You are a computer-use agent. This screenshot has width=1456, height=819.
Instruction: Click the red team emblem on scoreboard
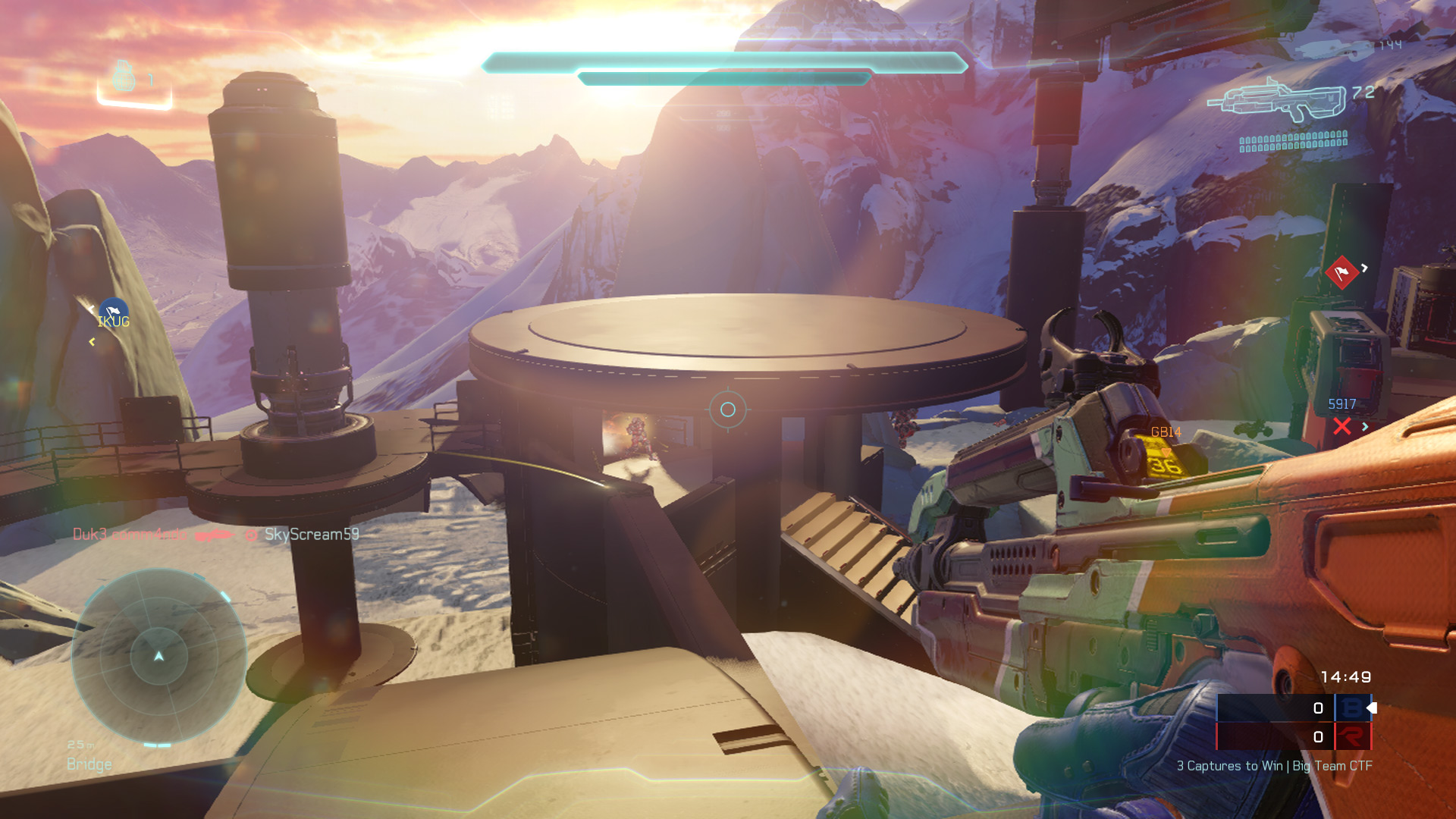pos(1351,736)
